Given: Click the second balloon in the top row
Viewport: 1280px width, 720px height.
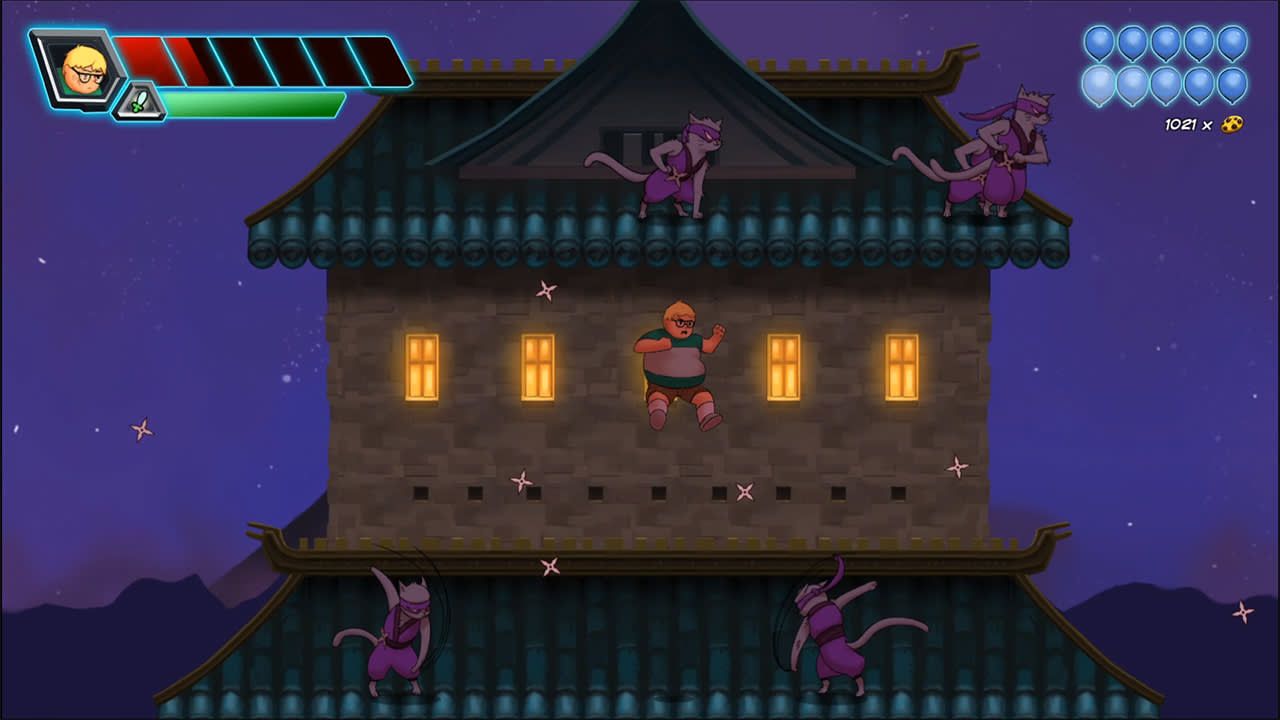Looking at the screenshot, I should click(1132, 43).
